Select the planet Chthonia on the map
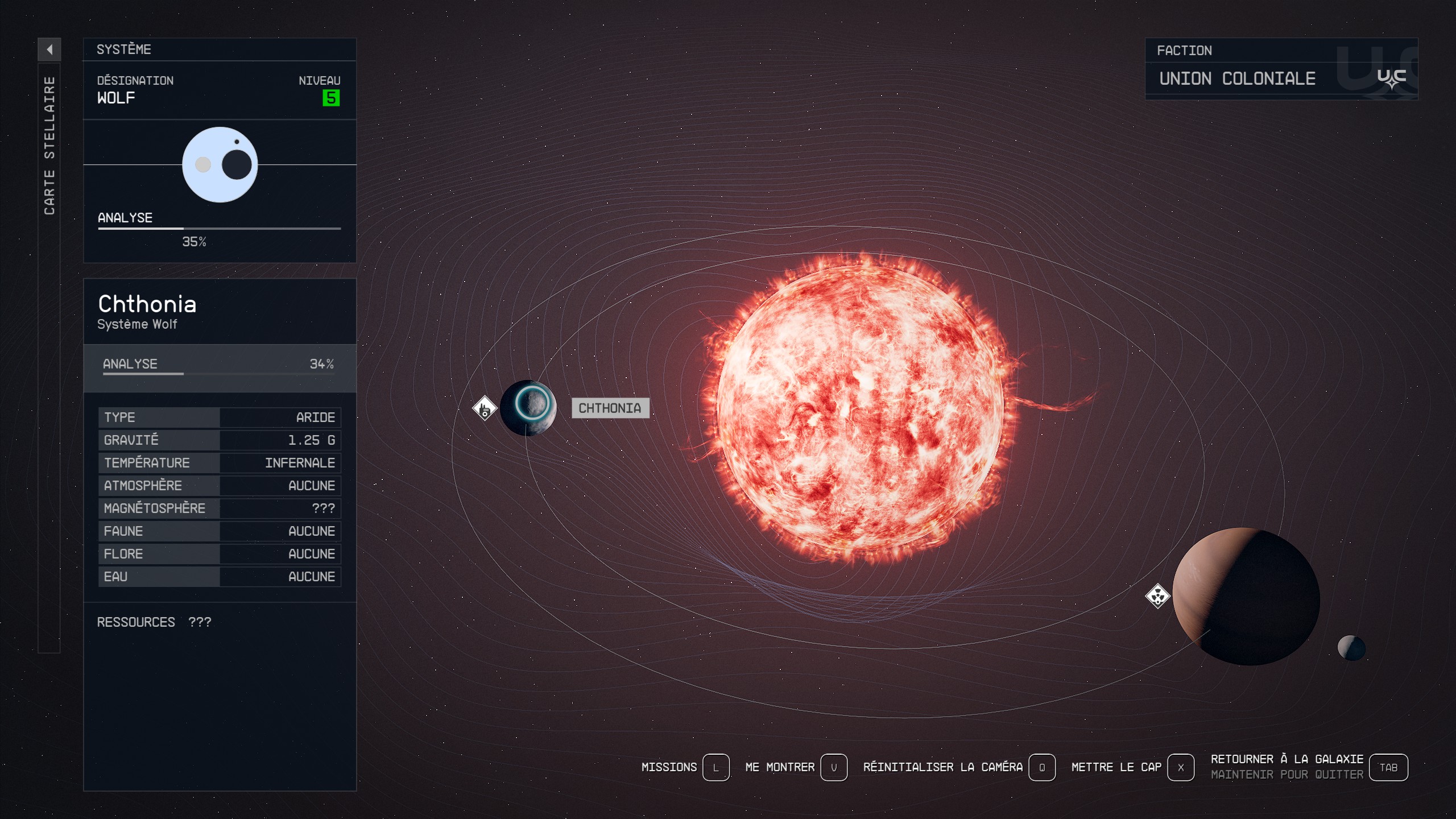The width and height of the screenshot is (1456, 819). pyautogui.click(x=528, y=407)
